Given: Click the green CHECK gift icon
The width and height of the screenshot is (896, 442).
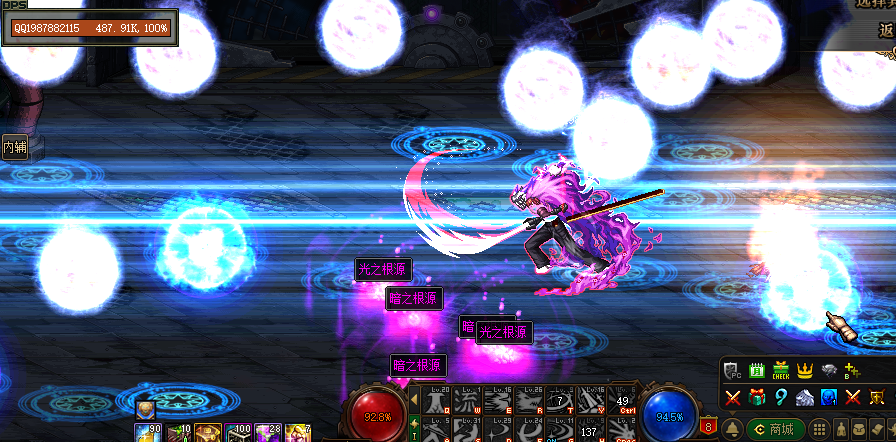Looking at the screenshot, I should pyautogui.click(x=781, y=371).
